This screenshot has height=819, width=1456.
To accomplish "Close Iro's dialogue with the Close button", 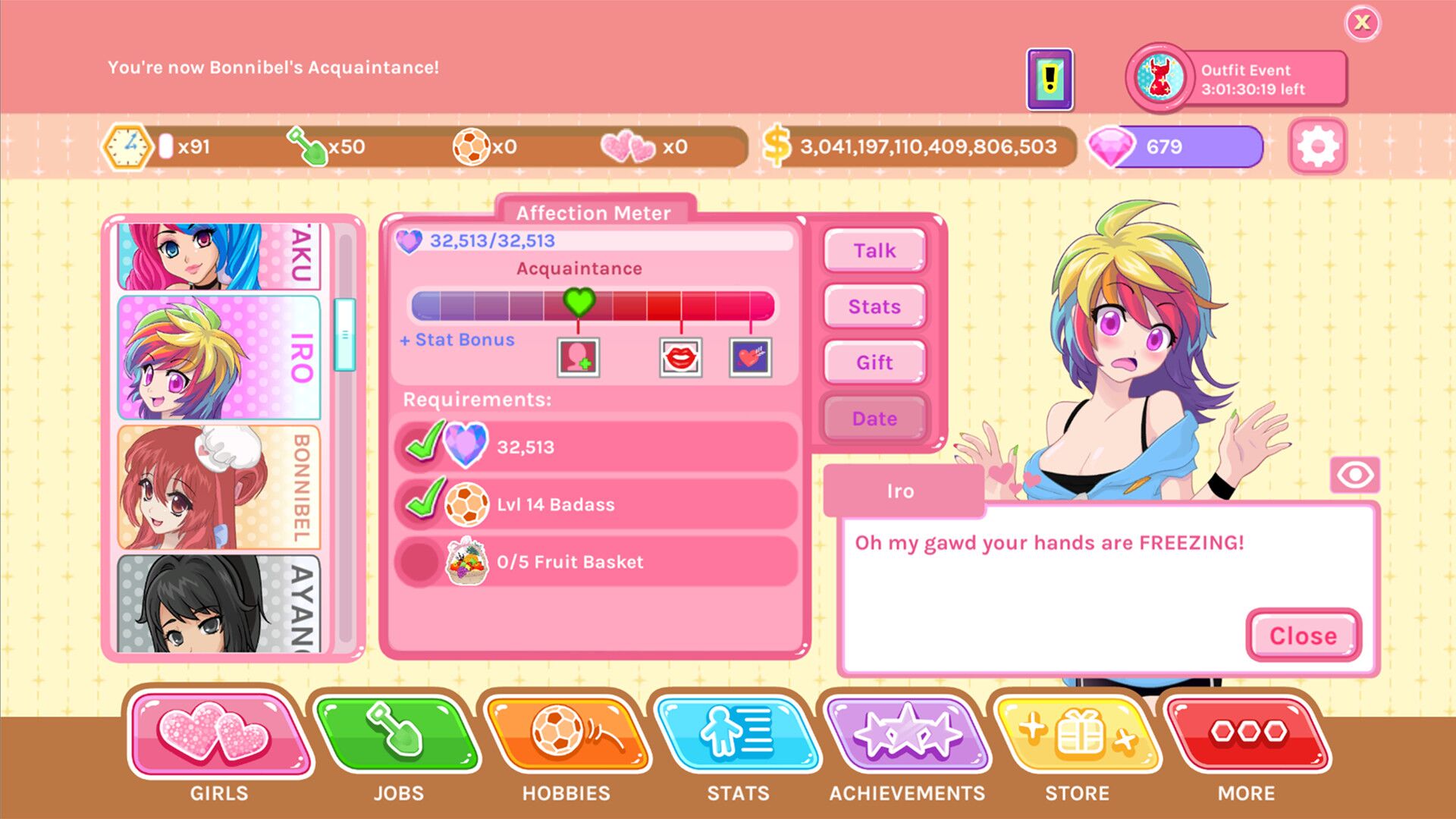I will 1302,636.
